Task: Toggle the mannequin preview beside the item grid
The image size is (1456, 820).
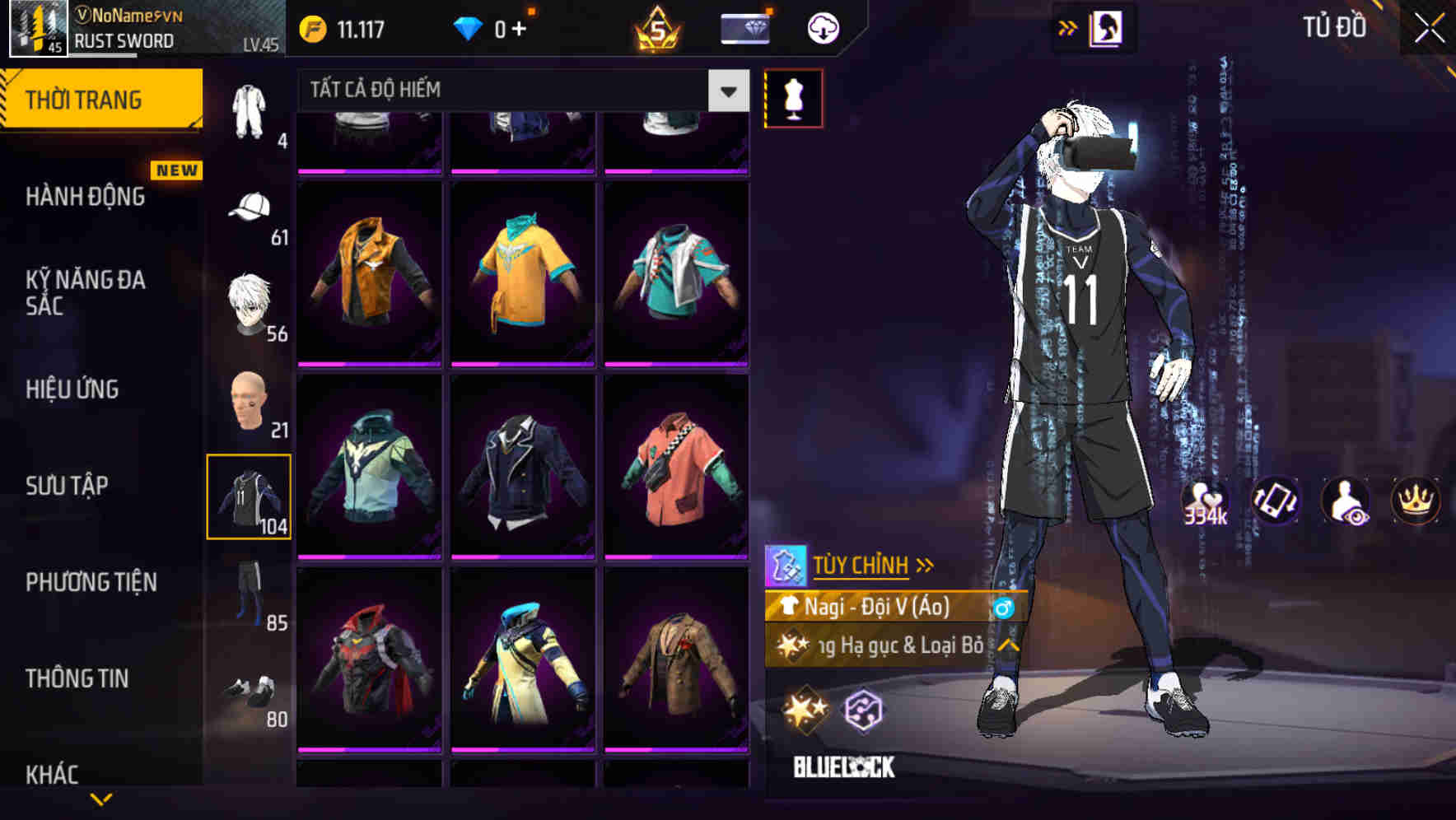Action: [x=793, y=97]
